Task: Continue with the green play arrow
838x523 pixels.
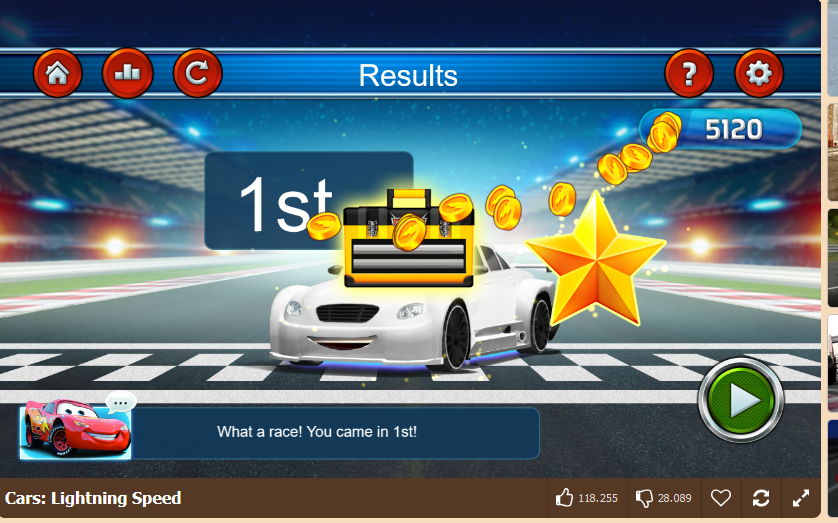Action: pos(741,400)
